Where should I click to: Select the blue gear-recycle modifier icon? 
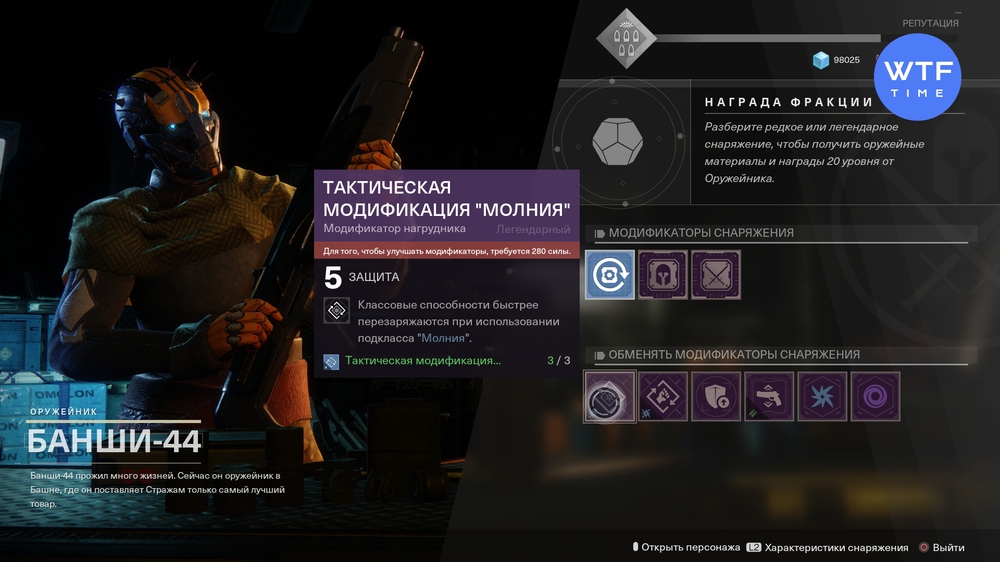pos(610,275)
